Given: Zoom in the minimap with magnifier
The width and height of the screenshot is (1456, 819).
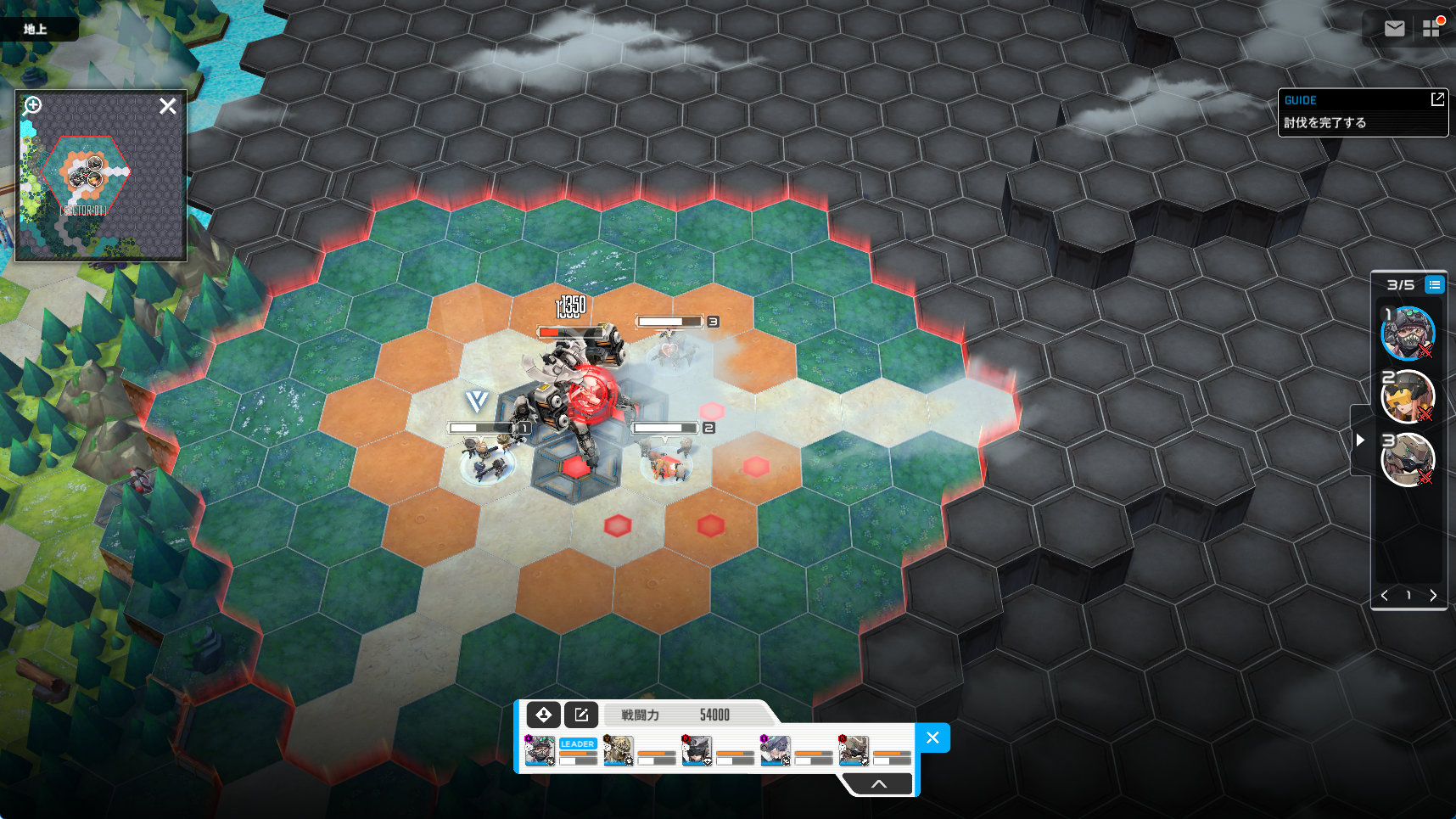Looking at the screenshot, I should click(32, 106).
